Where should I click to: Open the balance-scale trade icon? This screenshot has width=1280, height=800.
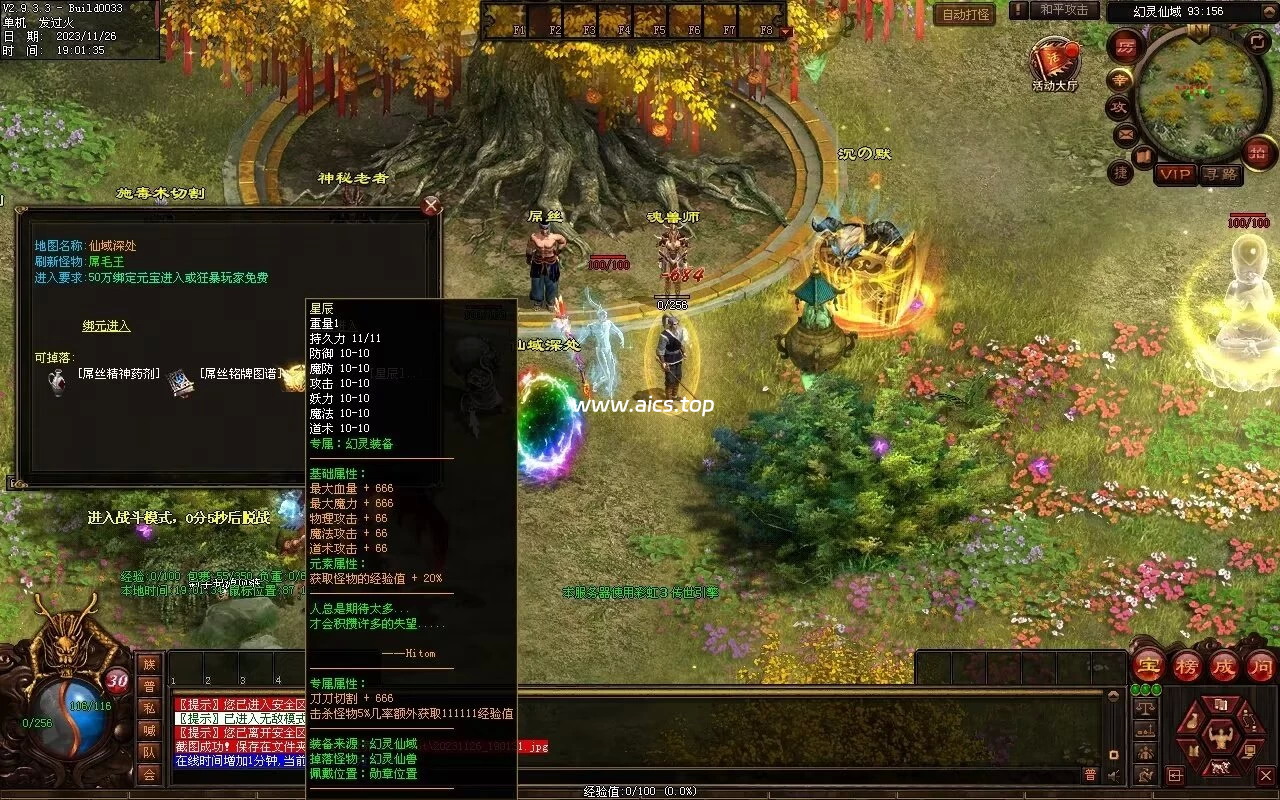pyautogui.click(x=1145, y=707)
